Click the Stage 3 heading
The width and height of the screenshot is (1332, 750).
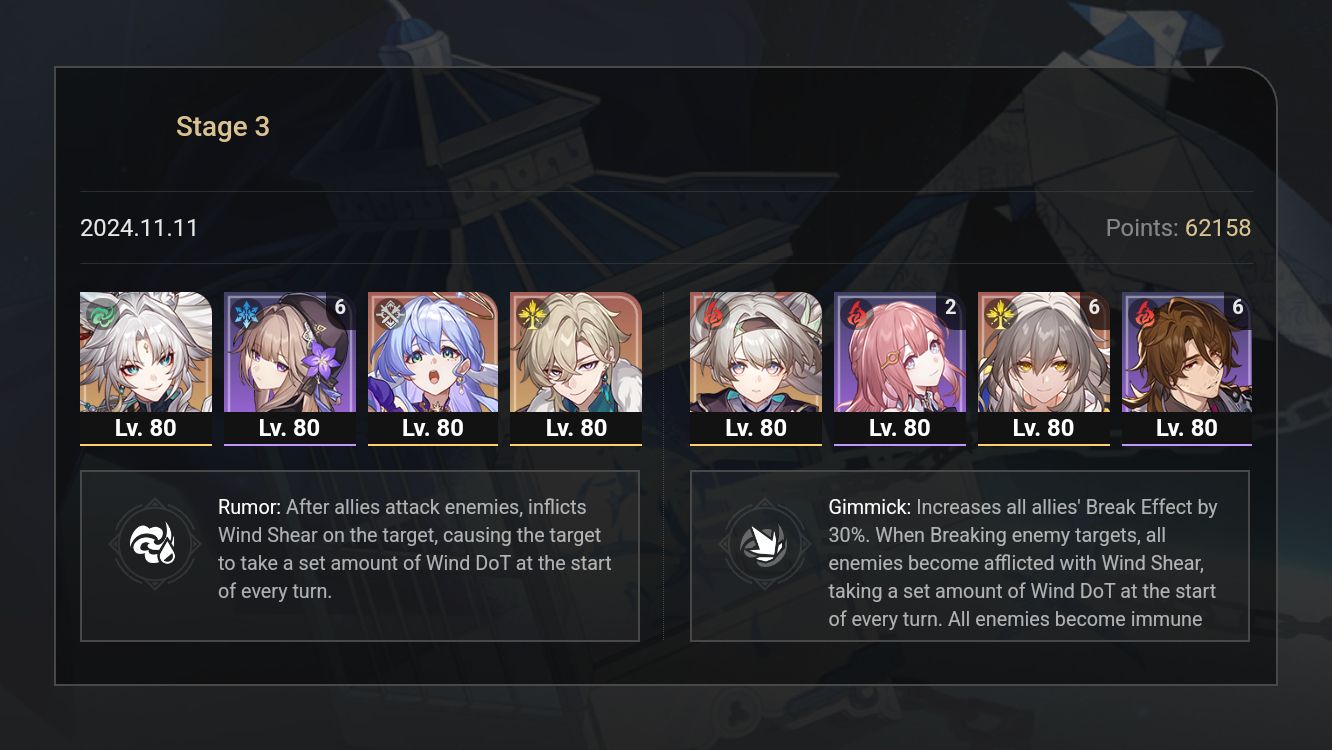(x=222, y=126)
